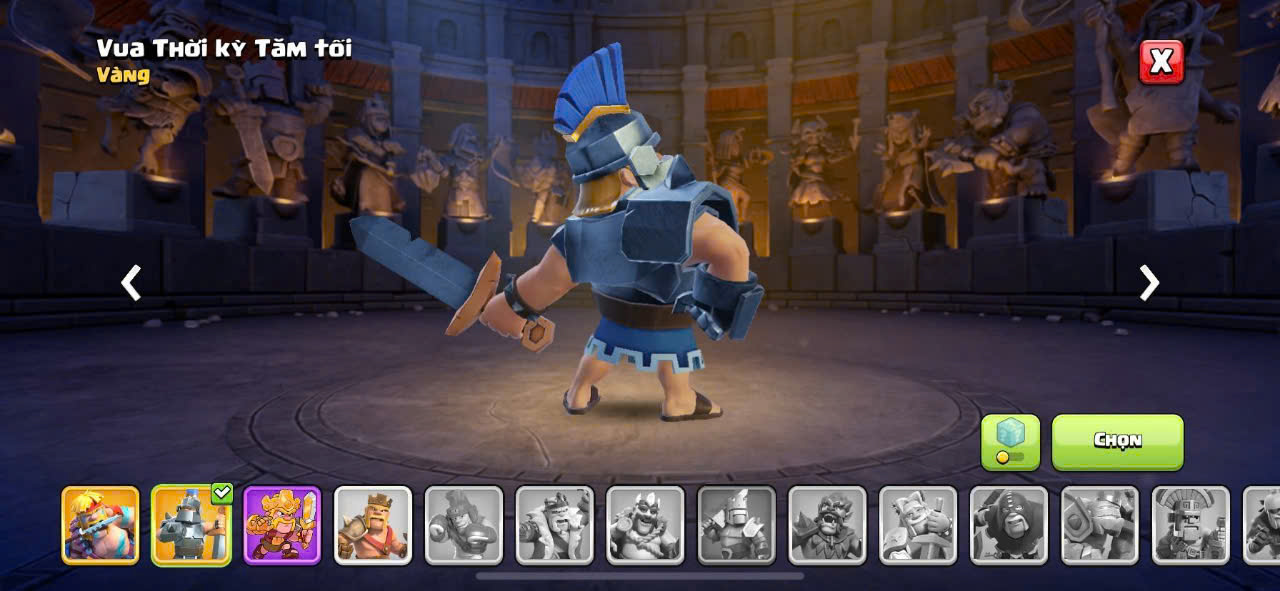This screenshot has width=1280, height=591.
Task: Select the default Barbarian King skin
Action: 373,525
